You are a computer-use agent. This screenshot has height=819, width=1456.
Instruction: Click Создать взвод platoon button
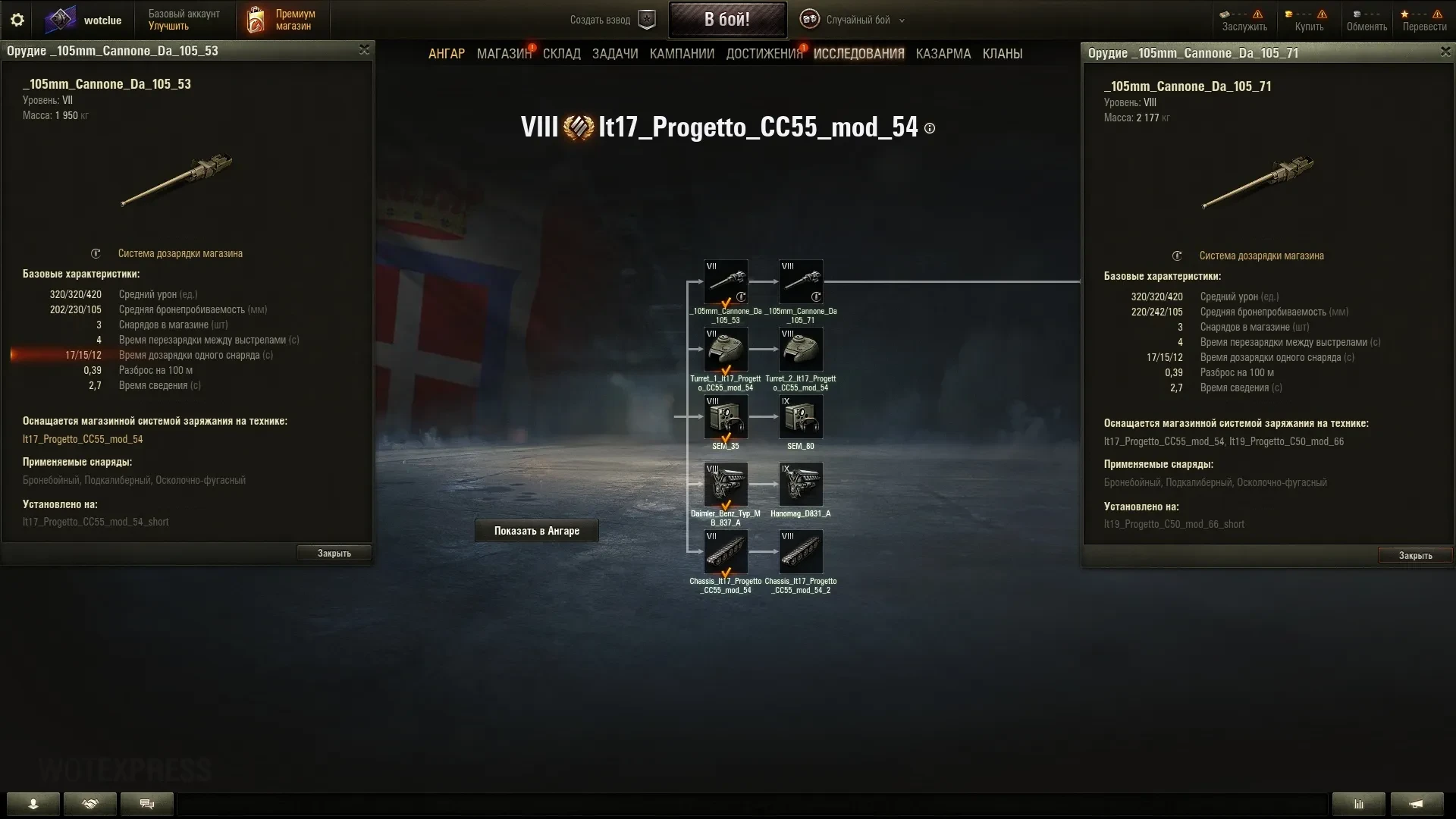(612, 20)
